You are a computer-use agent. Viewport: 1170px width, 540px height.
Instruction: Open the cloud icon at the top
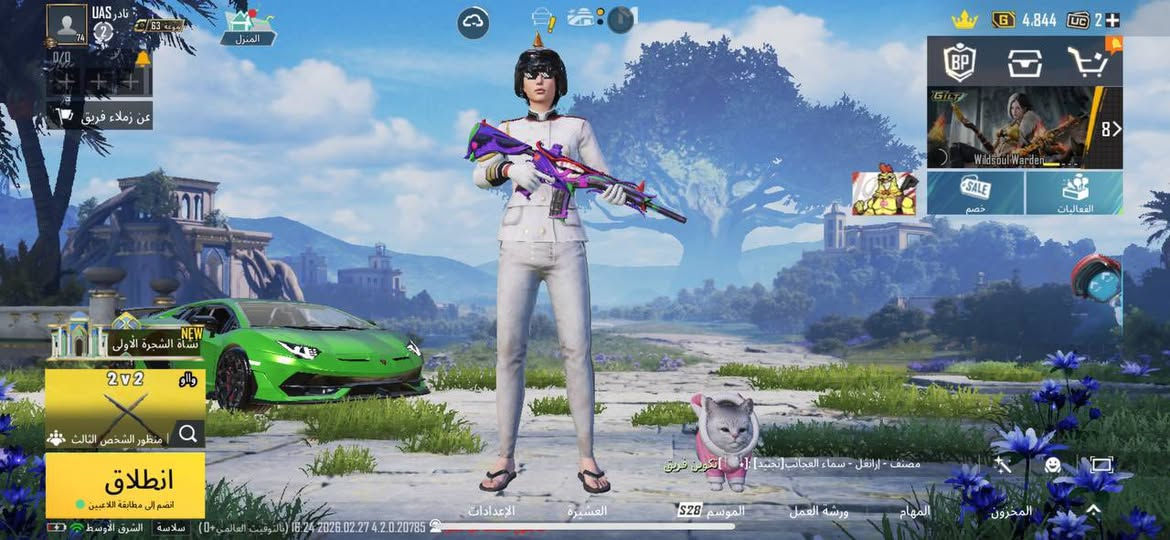pos(473,22)
